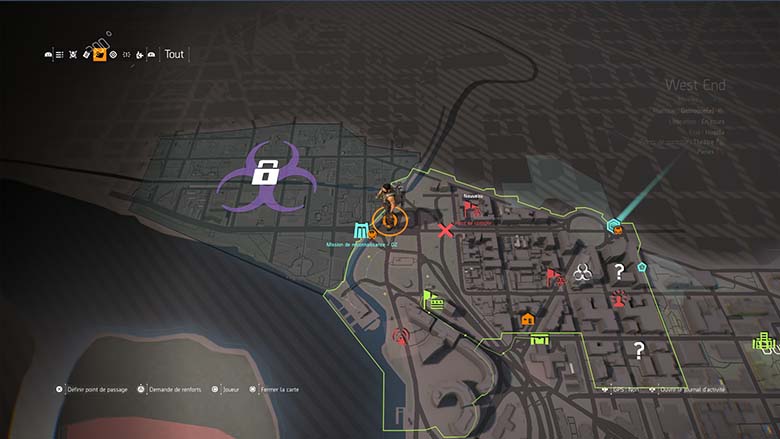The height and width of the screenshot is (439, 780).
Task: Choose the red radio tower marker
Action: click(401, 336)
